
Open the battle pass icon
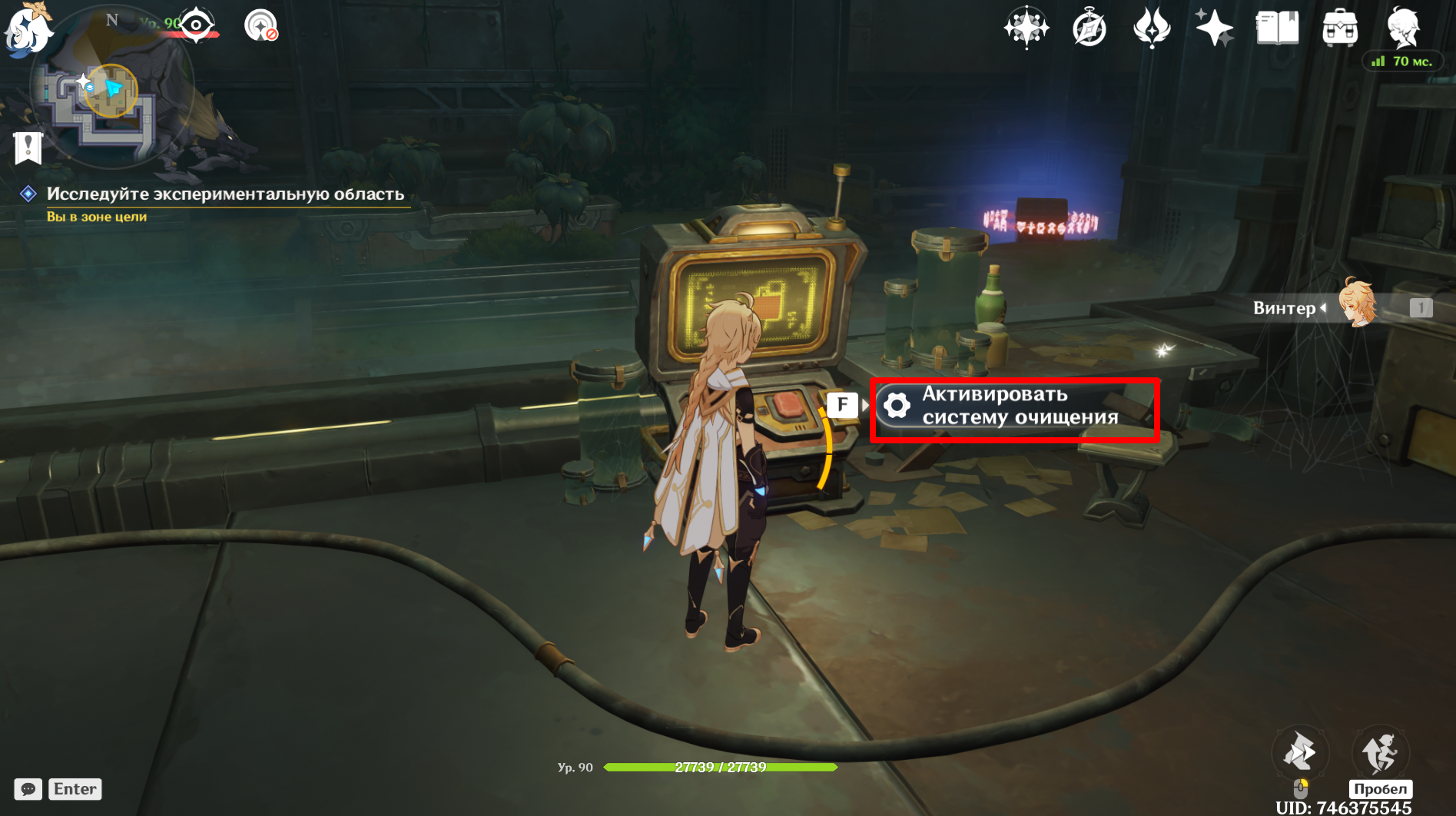[1151, 28]
